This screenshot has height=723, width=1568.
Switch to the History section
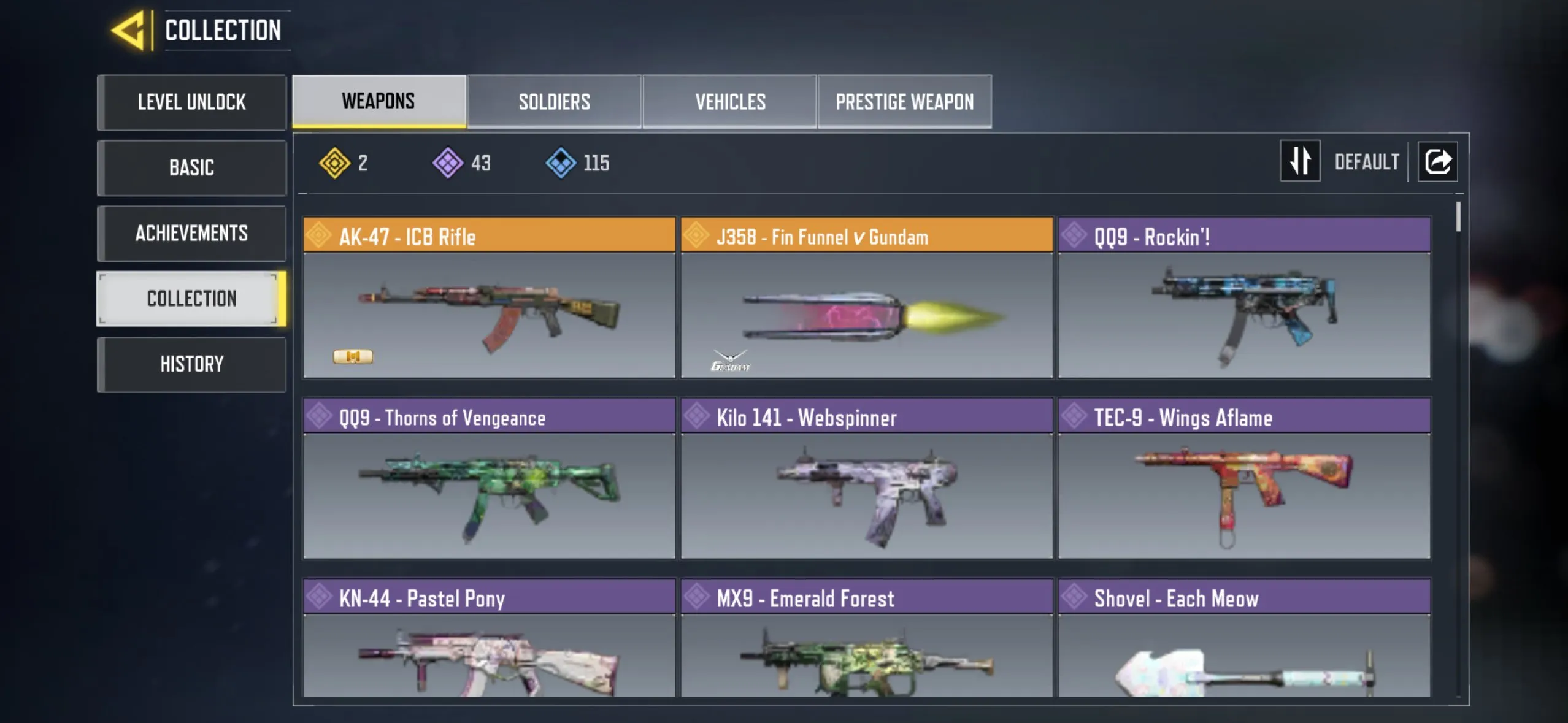click(192, 364)
